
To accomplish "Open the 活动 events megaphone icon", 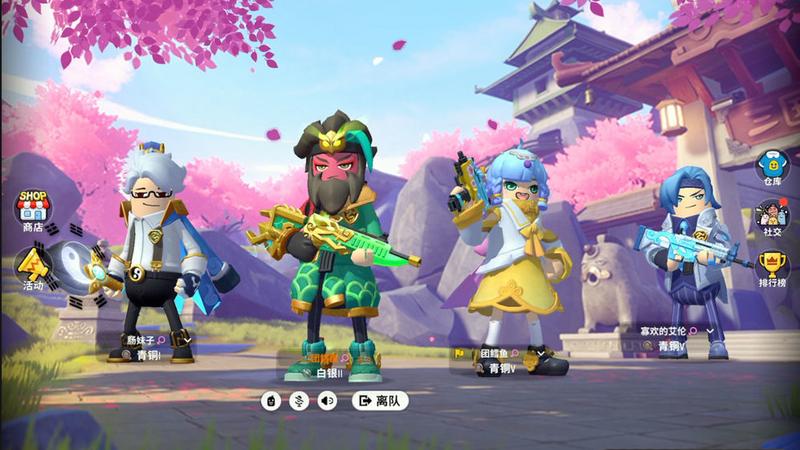I will (32, 267).
